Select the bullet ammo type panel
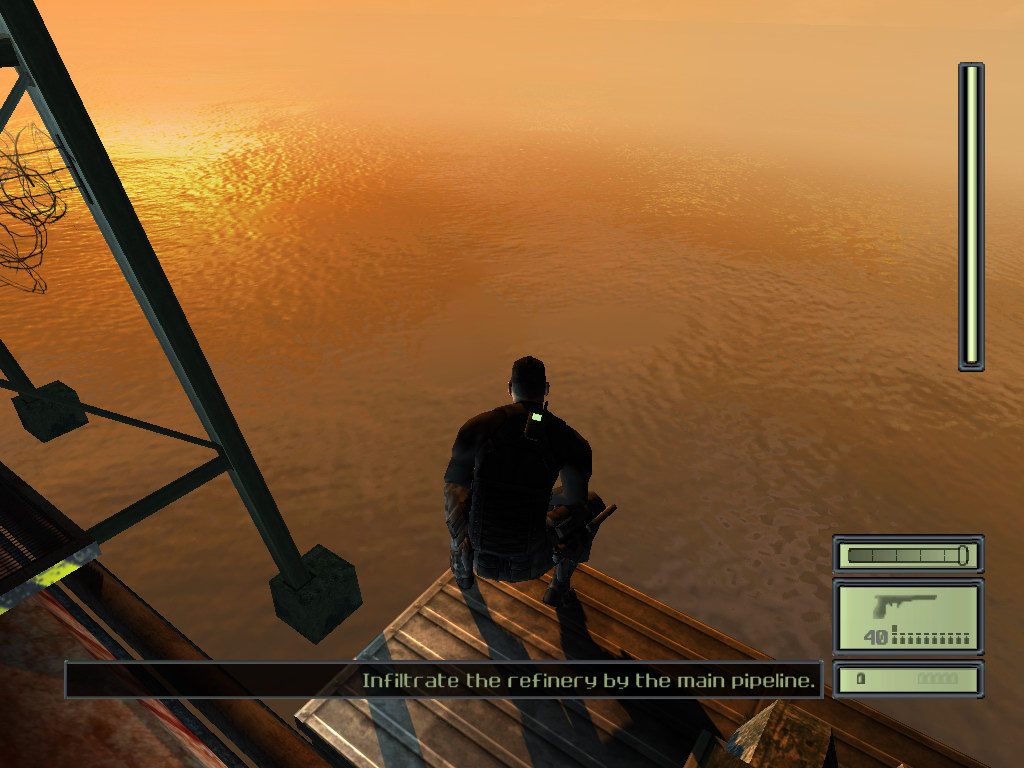Screen dimensions: 1024x768 click(908, 679)
